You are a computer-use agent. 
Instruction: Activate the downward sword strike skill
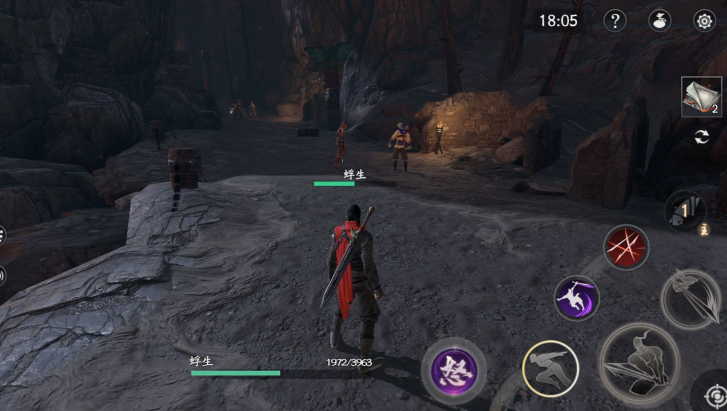690,298
